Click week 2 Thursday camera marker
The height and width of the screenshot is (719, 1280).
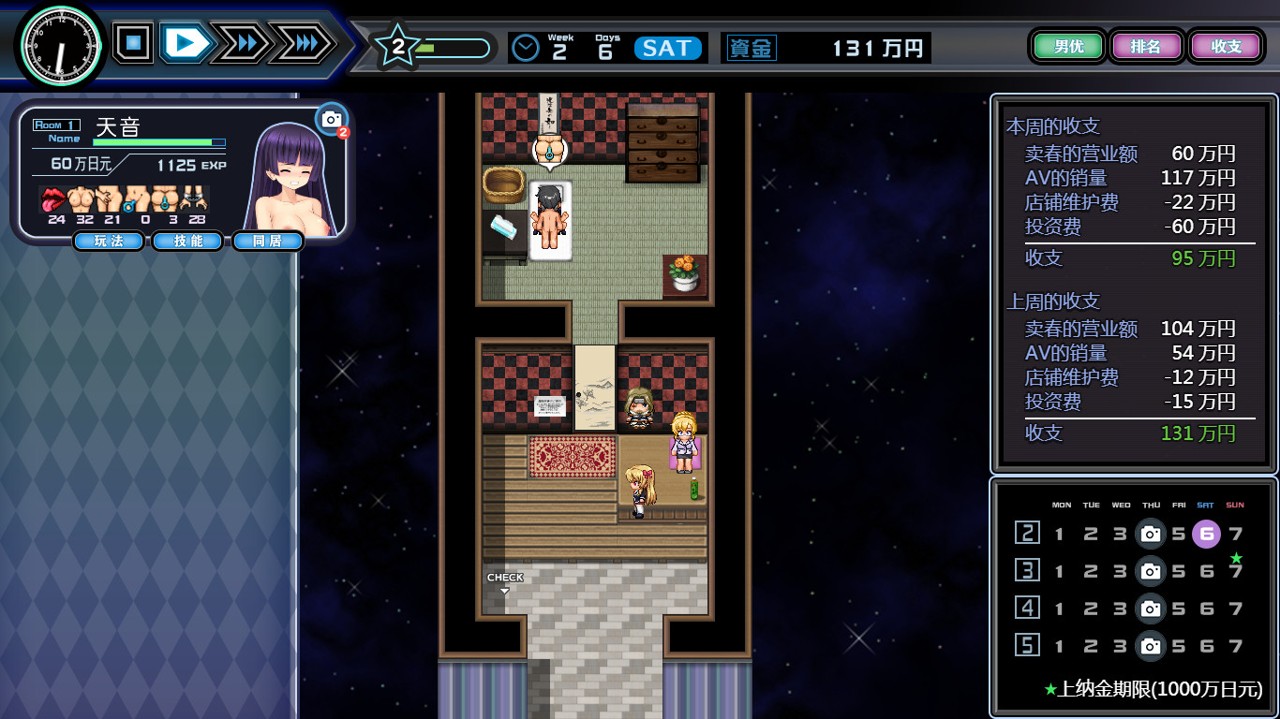[x=1150, y=533]
